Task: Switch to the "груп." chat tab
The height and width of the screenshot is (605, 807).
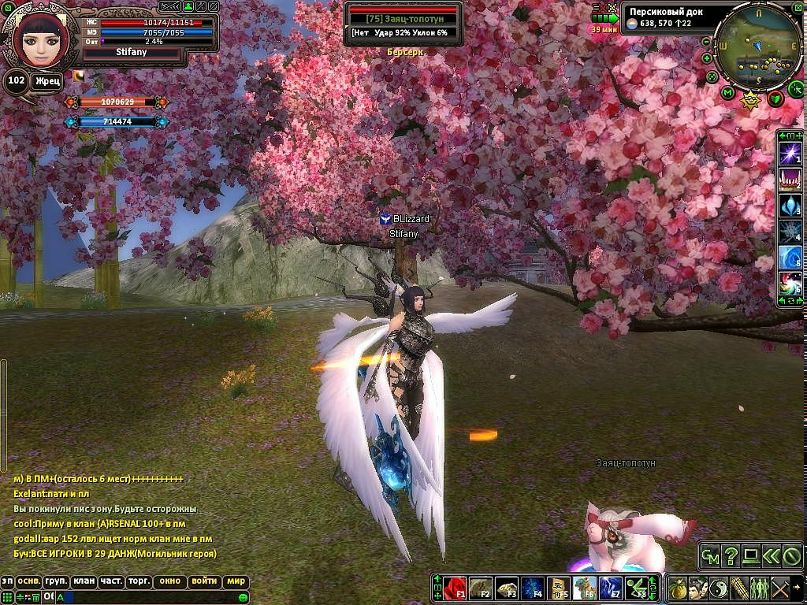Action: (56, 581)
